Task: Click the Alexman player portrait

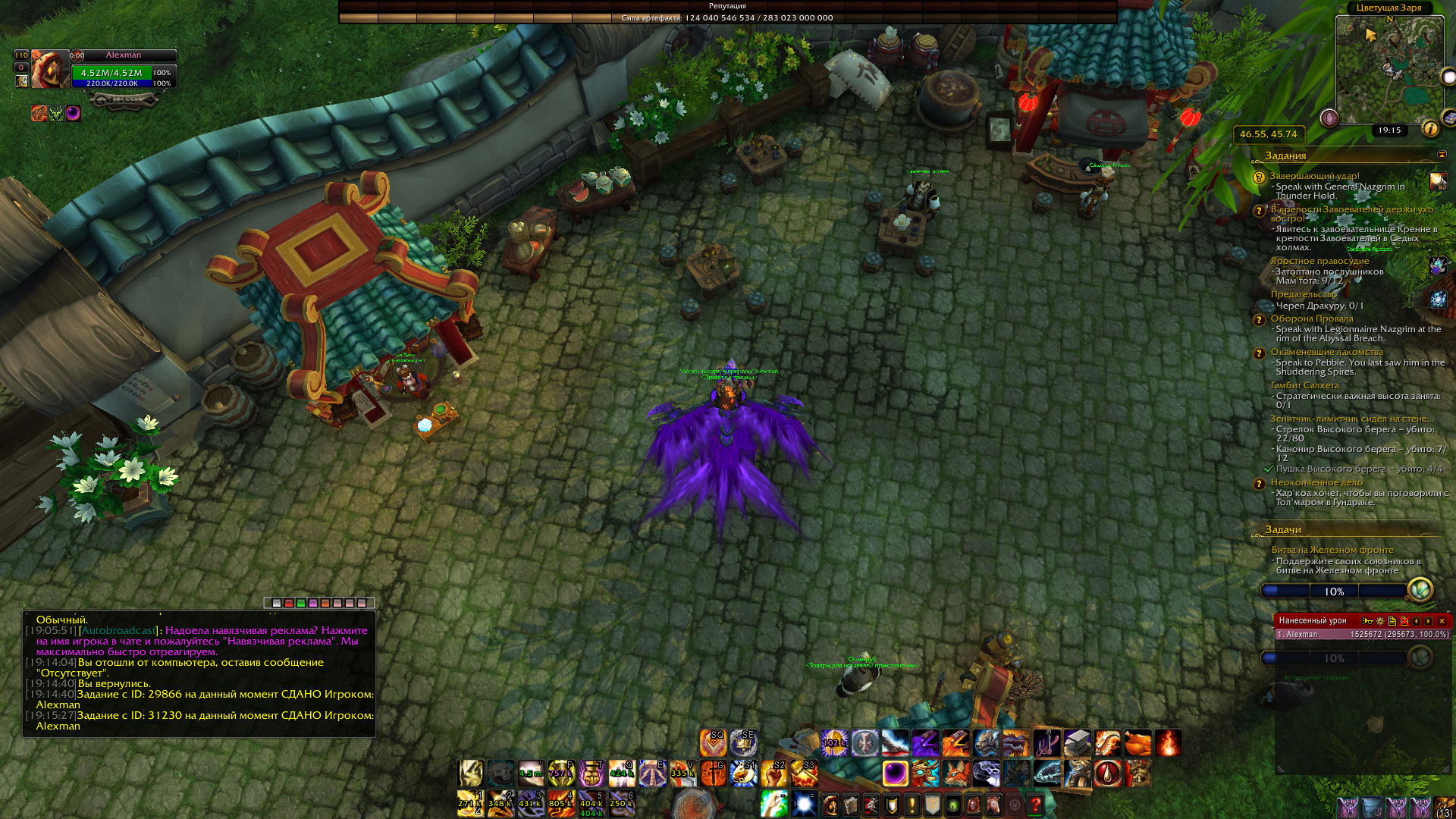Action: [49, 69]
